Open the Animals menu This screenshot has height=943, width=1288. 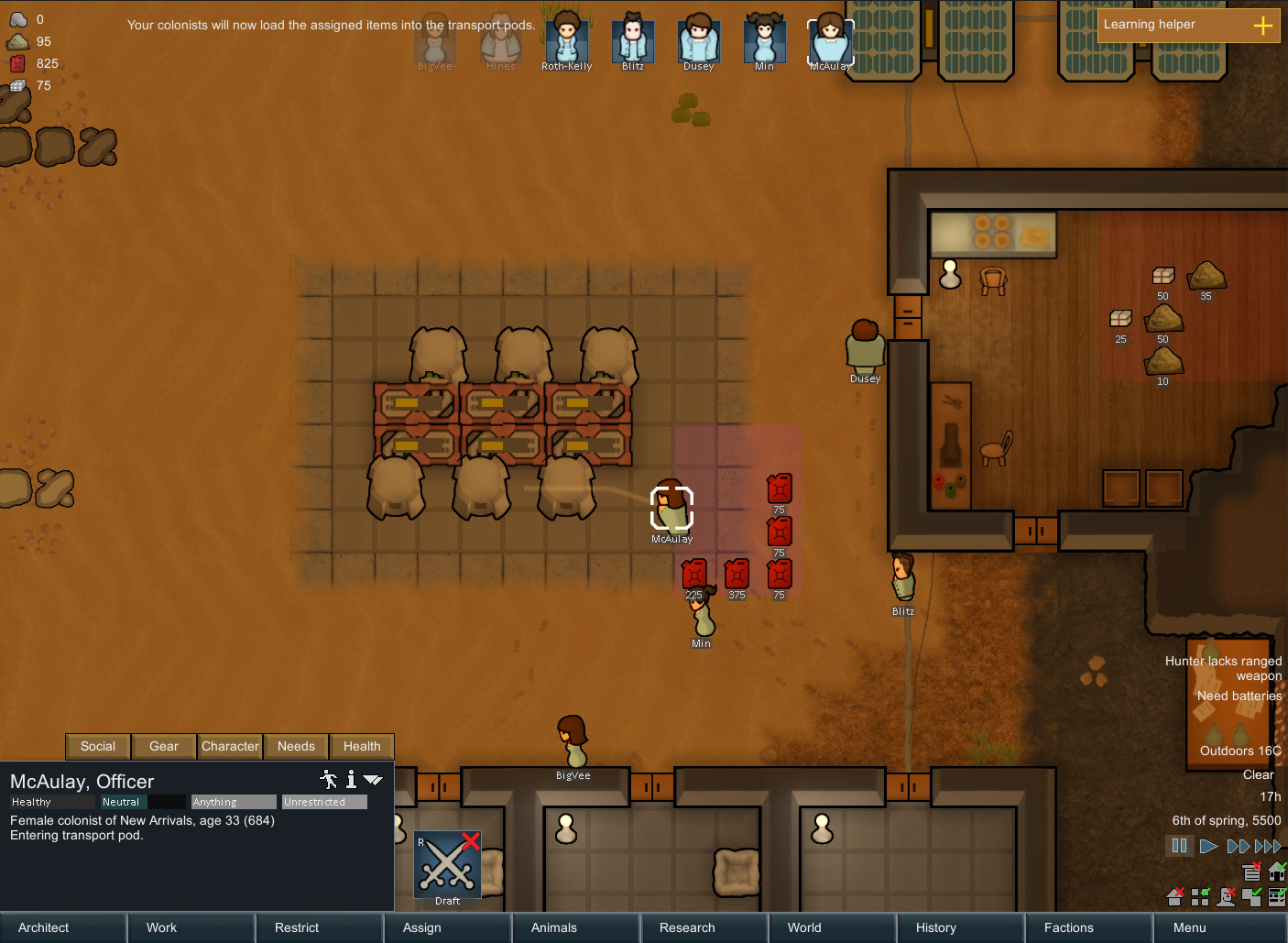575,927
